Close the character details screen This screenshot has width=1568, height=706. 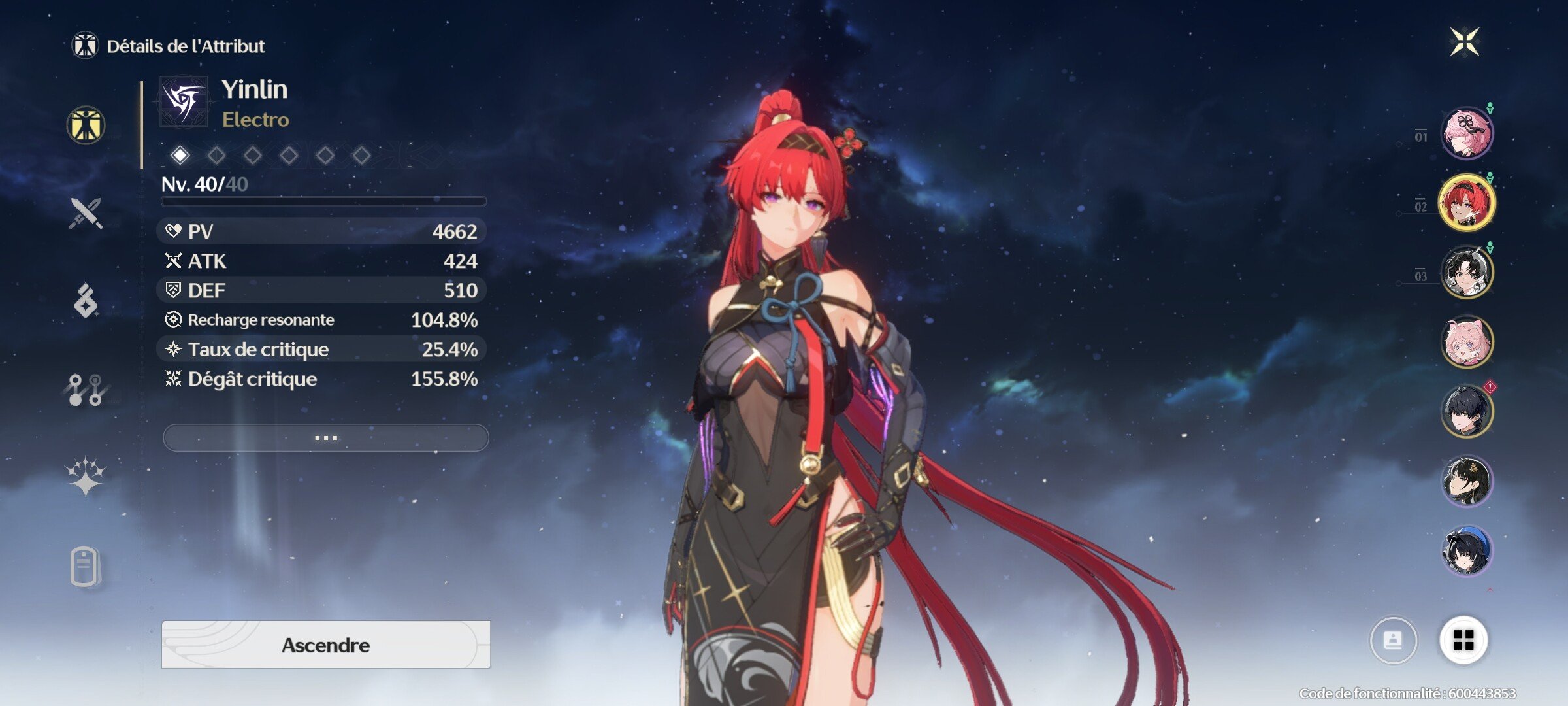[1464, 42]
